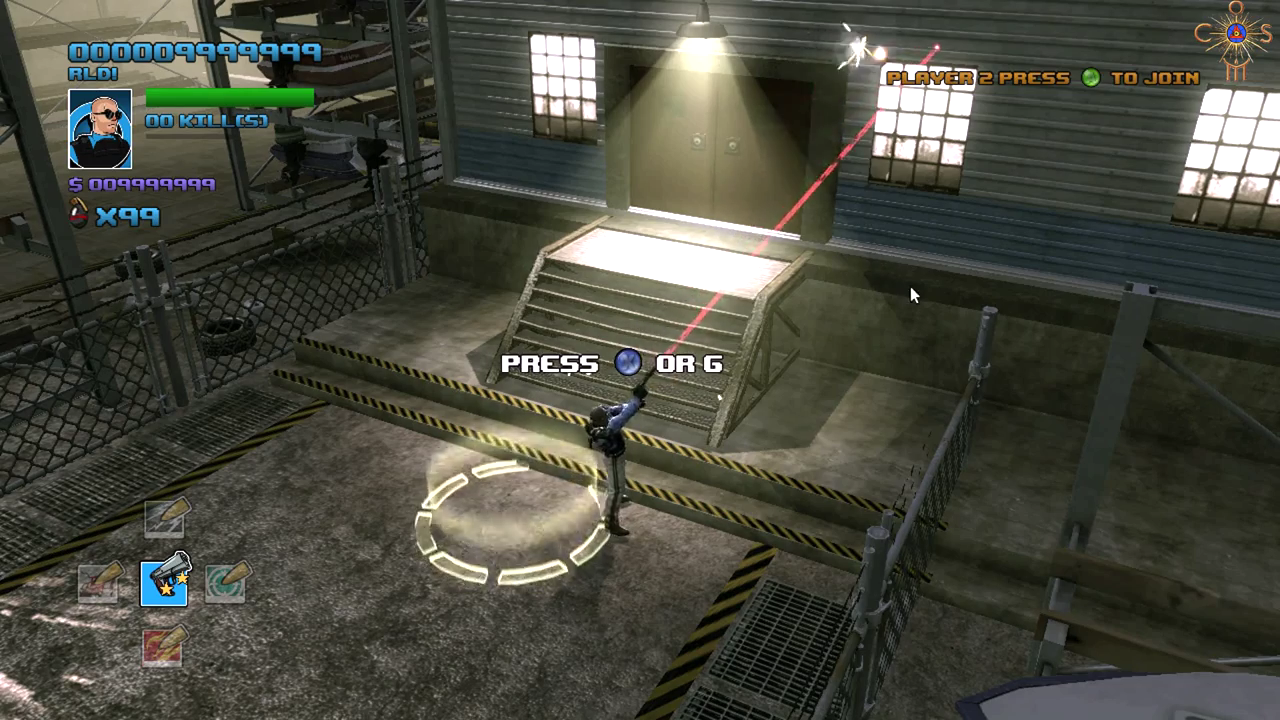The width and height of the screenshot is (1280, 720).
Task: Choose the lightning bullet ammo icon
Action: point(164,517)
